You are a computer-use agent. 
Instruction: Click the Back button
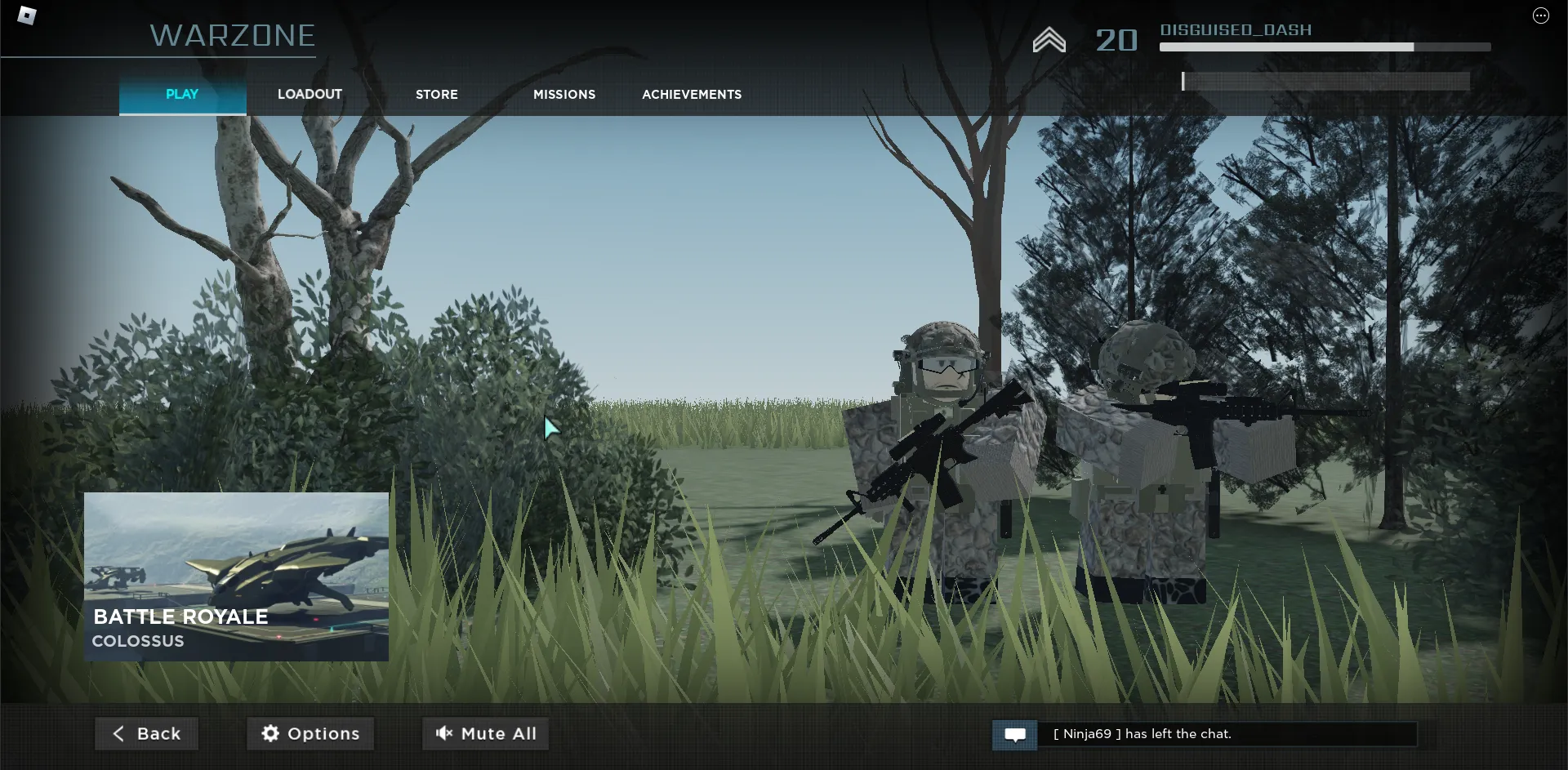click(x=147, y=733)
